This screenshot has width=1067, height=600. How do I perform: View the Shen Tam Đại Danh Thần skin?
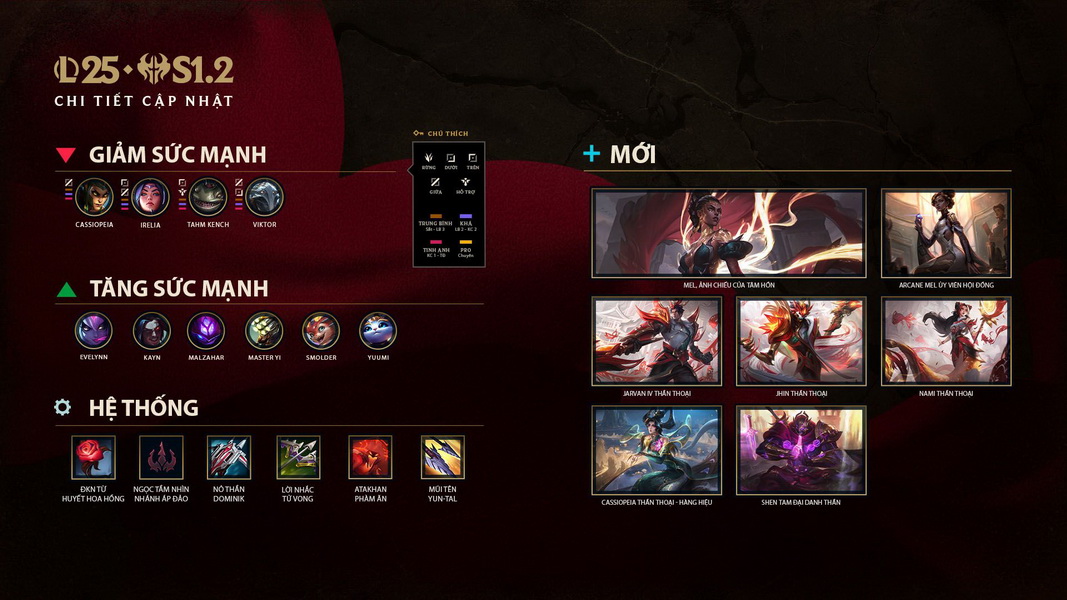pyautogui.click(x=801, y=450)
